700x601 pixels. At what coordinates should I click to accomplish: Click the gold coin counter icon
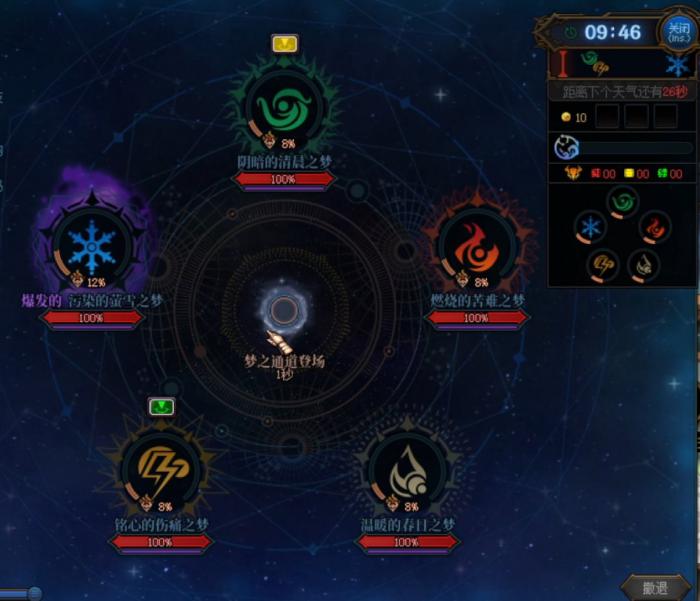tap(566, 118)
